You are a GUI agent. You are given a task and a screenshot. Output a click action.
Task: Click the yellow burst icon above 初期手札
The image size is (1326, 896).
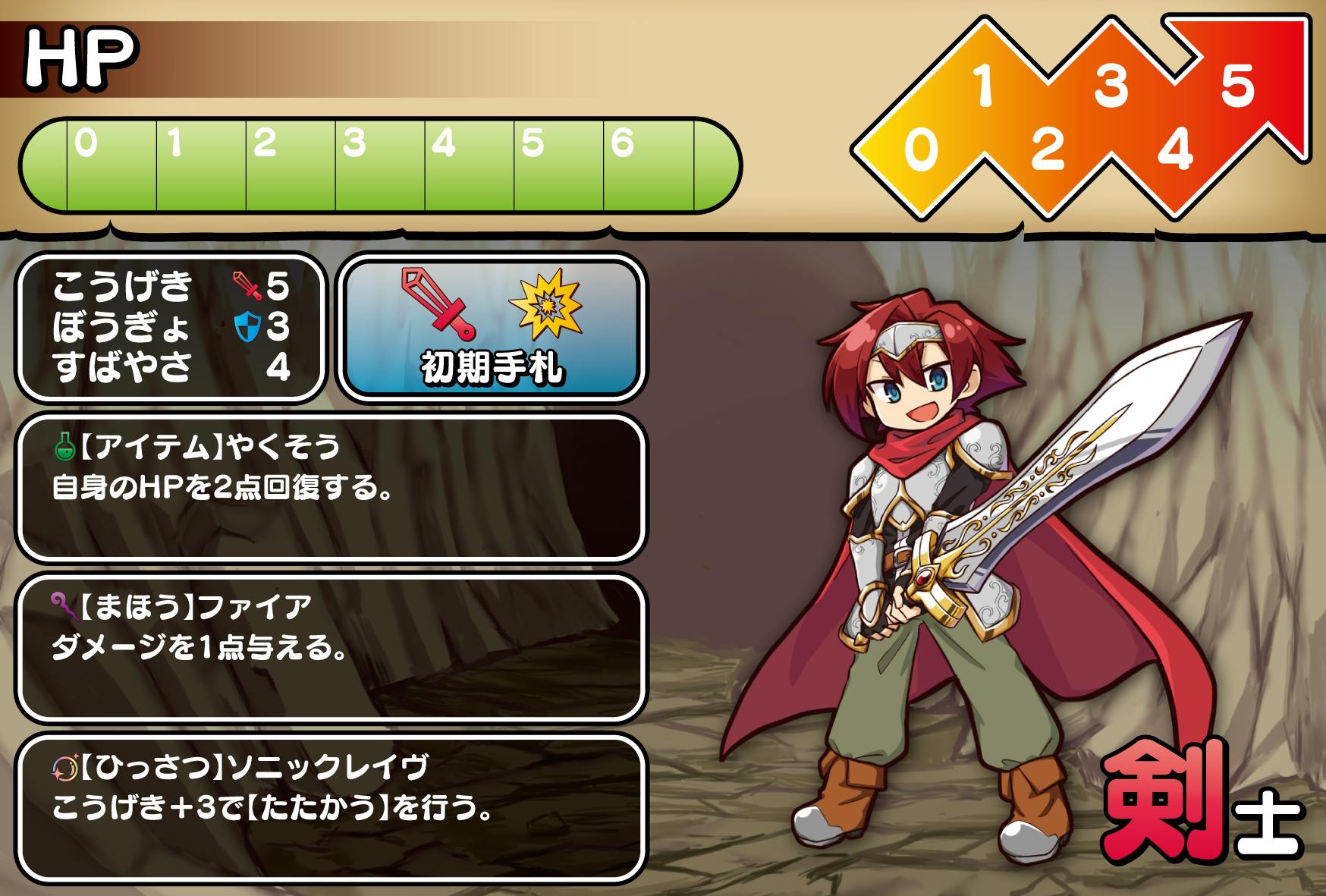click(x=545, y=305)
